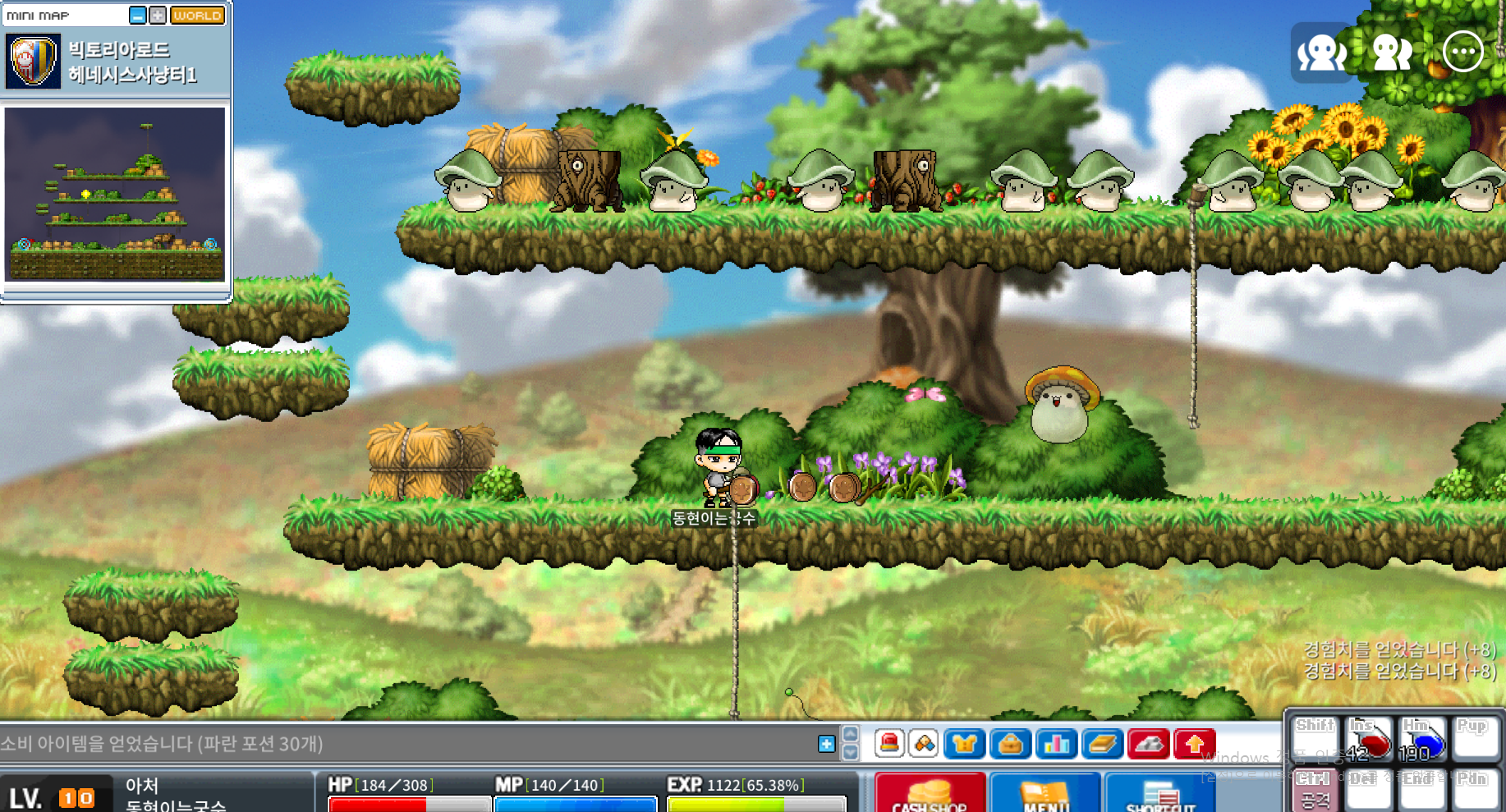Open the CASH SHOP
This screenshot has height=812, width=1506.
(930, 794)
